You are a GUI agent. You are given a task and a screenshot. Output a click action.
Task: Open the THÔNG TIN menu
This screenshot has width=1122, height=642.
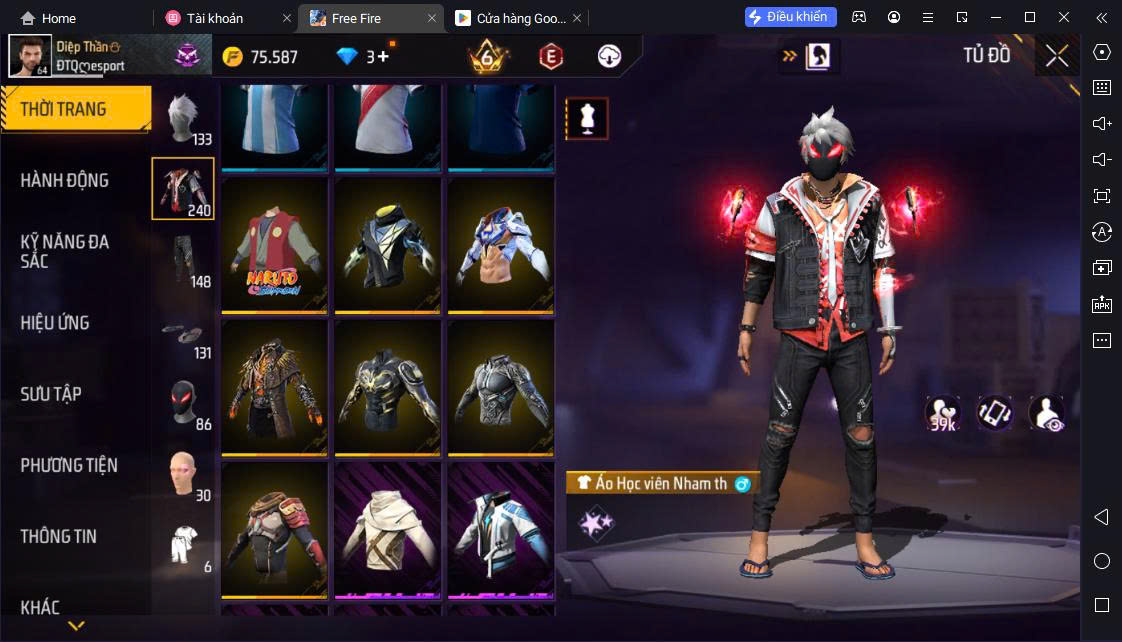[59, 536]
